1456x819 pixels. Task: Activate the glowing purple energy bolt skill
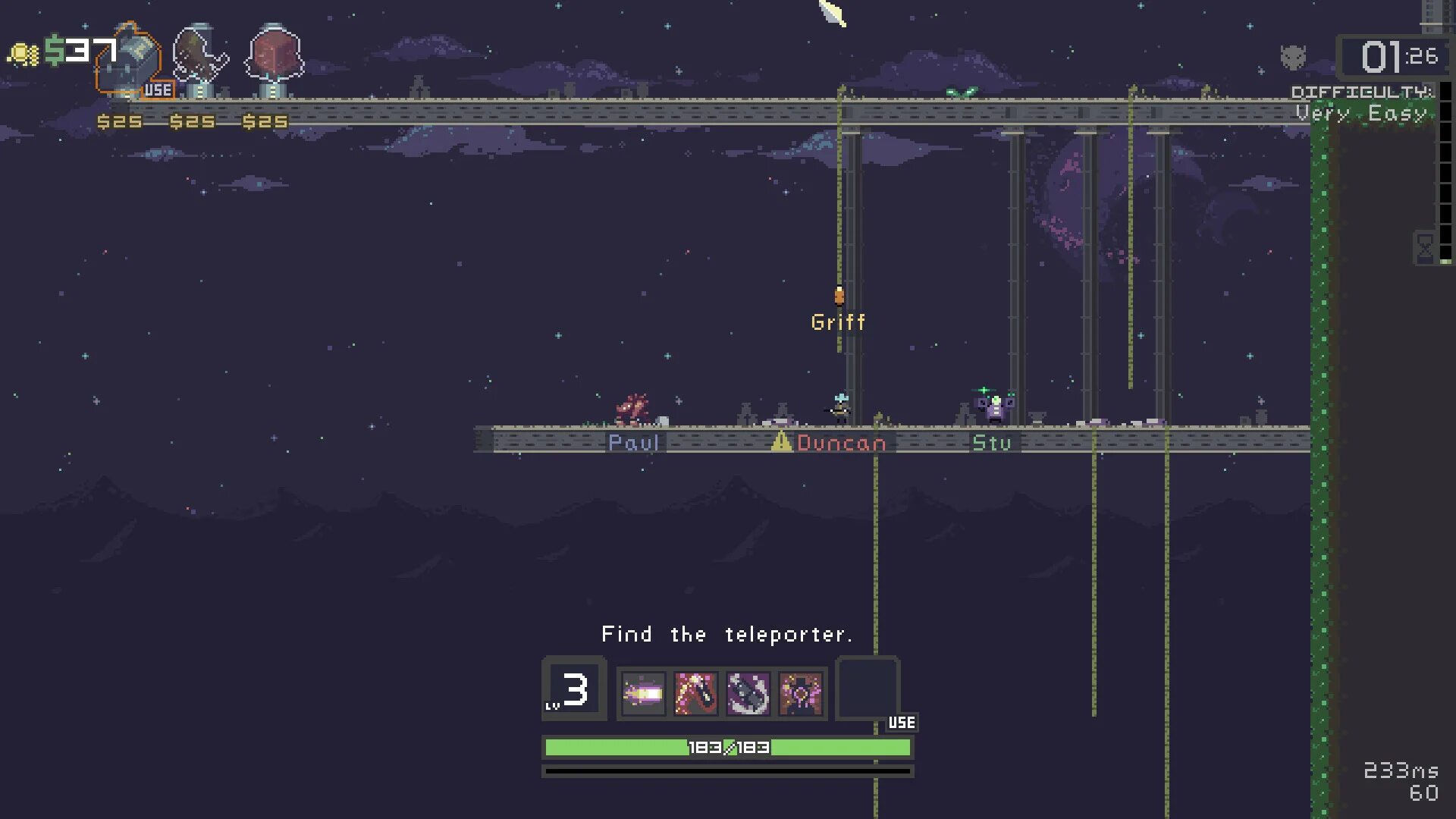click(x=643, y=693)
